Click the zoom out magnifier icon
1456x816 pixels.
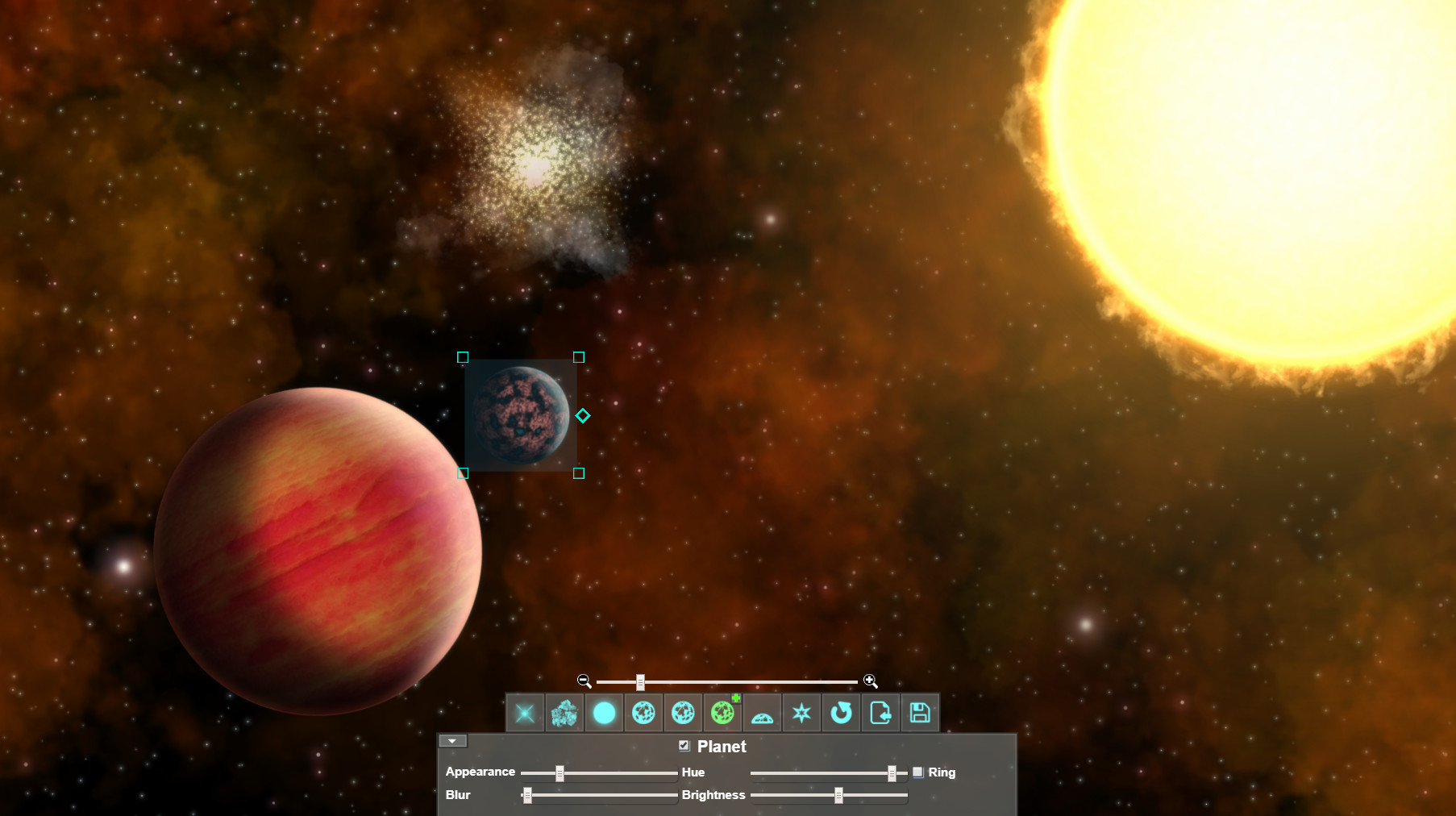pyautogui.click(x=582, y=681)
